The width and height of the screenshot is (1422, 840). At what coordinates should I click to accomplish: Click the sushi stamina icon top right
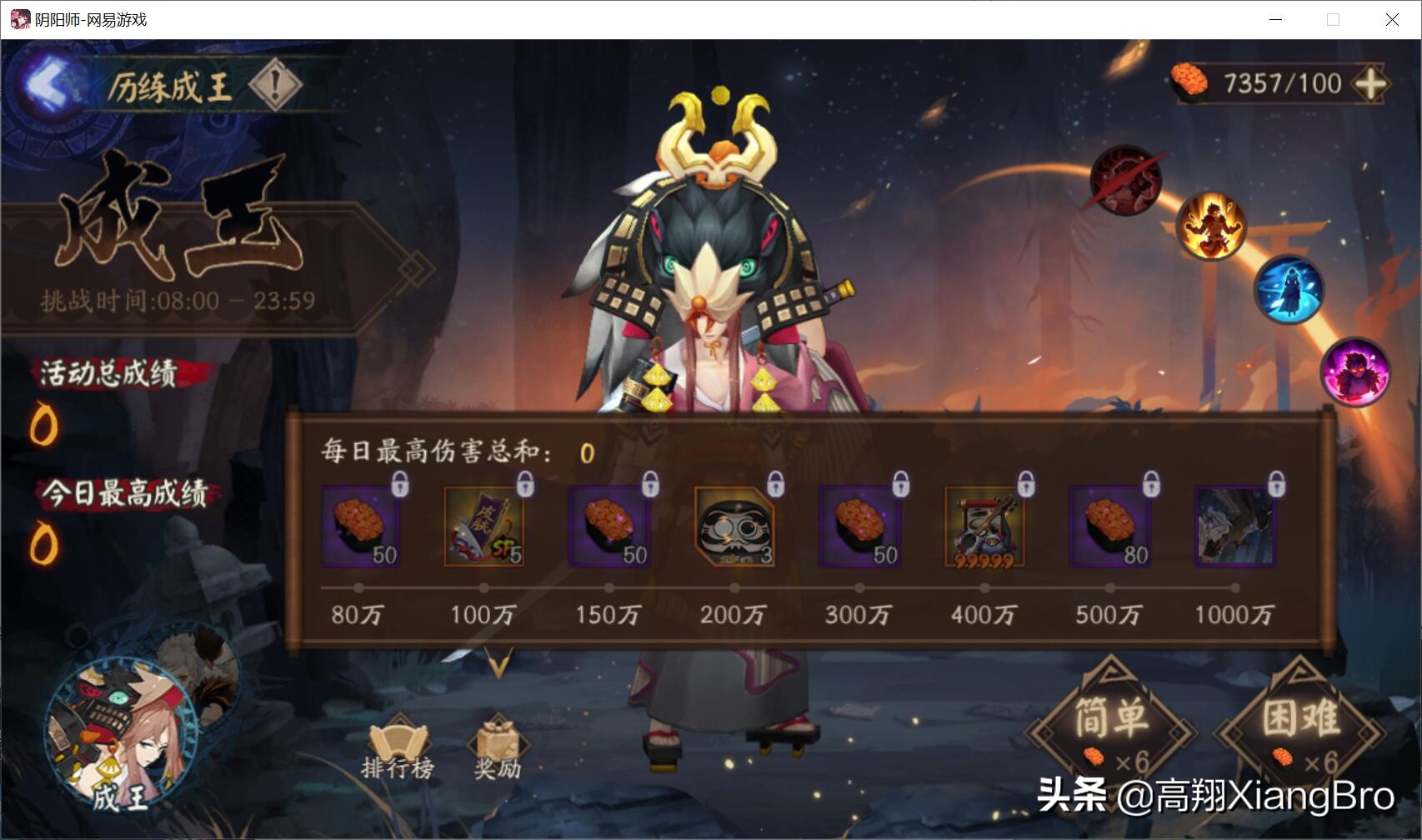pos(1189,82)
